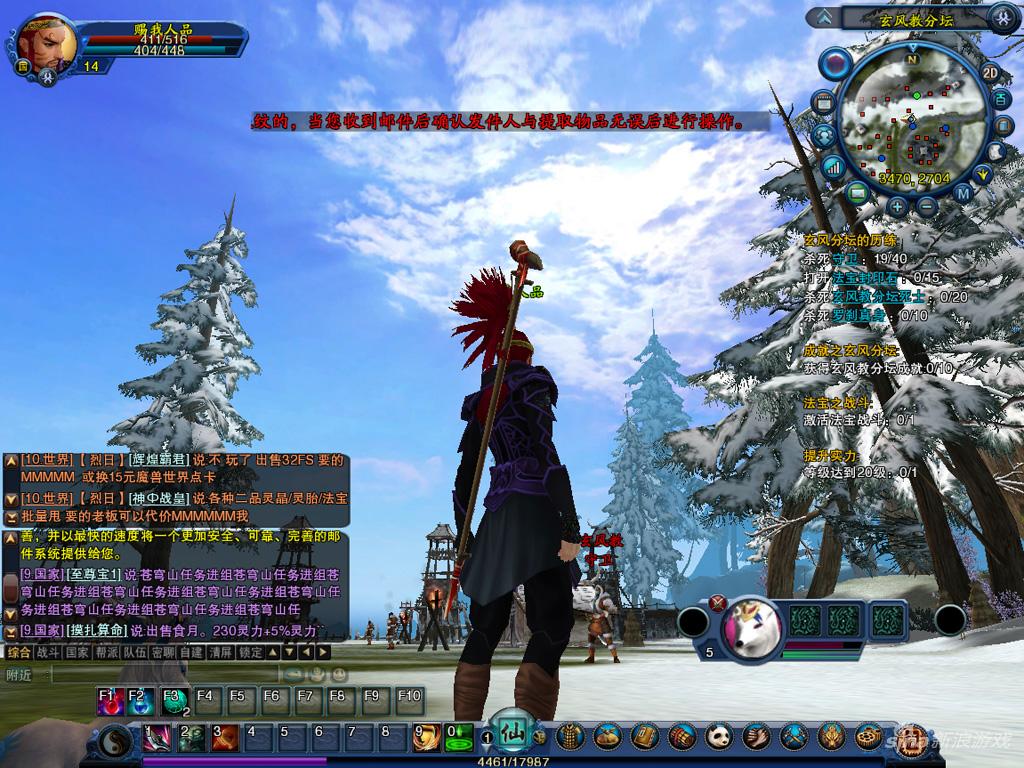
Task: Click the 清屏 clear-chat button
Action: [x=221, y=652]
